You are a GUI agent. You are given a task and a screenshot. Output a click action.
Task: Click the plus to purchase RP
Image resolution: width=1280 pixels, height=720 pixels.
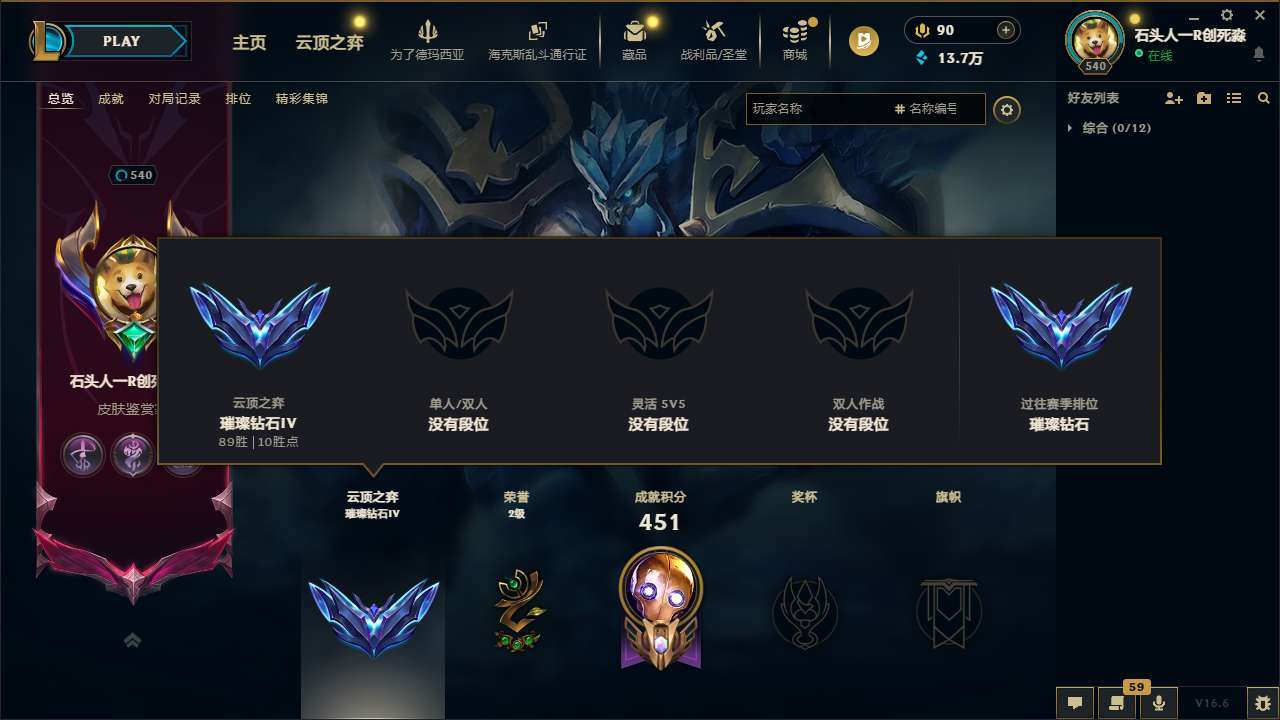[x=1005, y=30]
